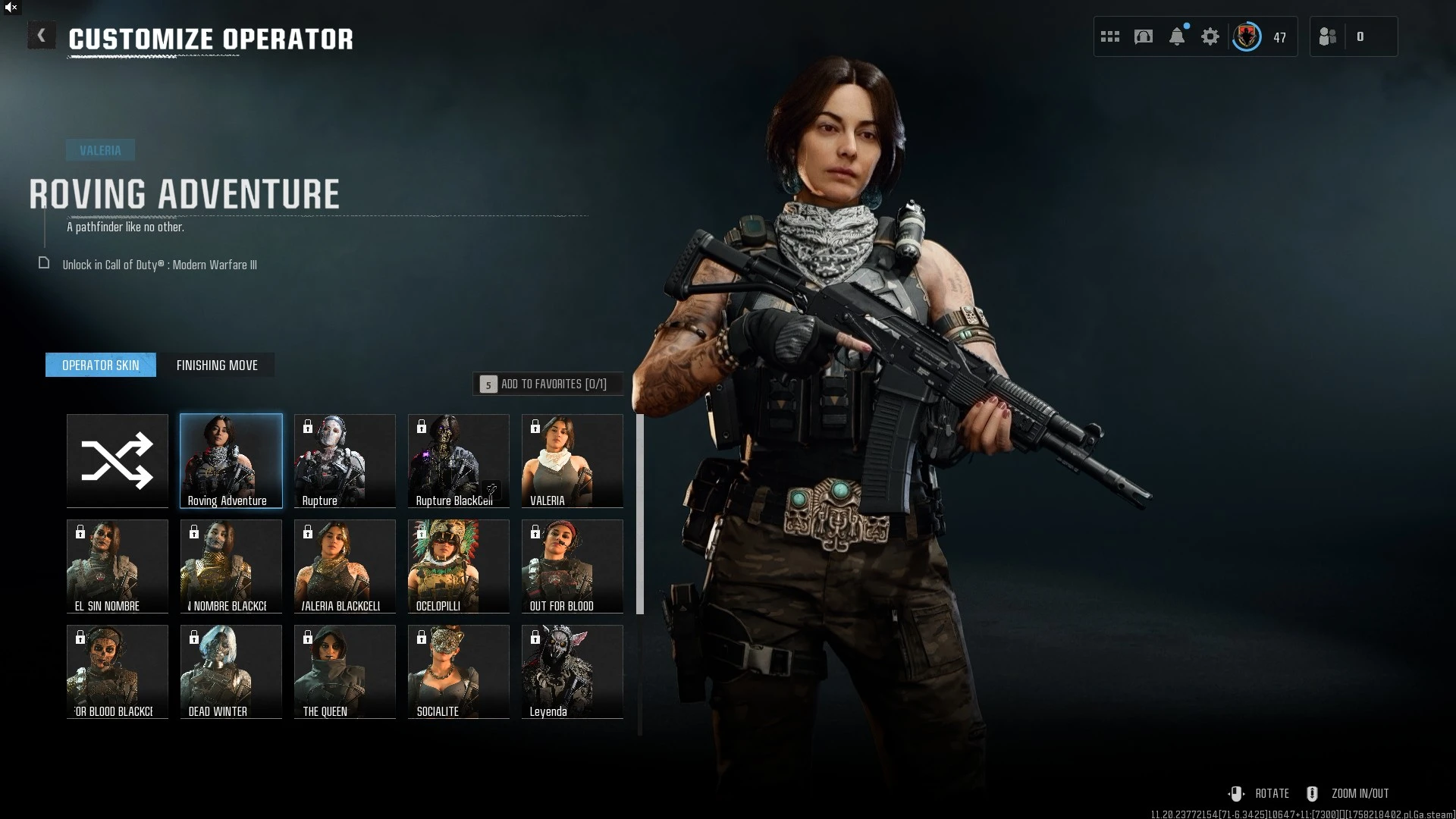Pick the Ocelopilli skin tile

[459, 566]
